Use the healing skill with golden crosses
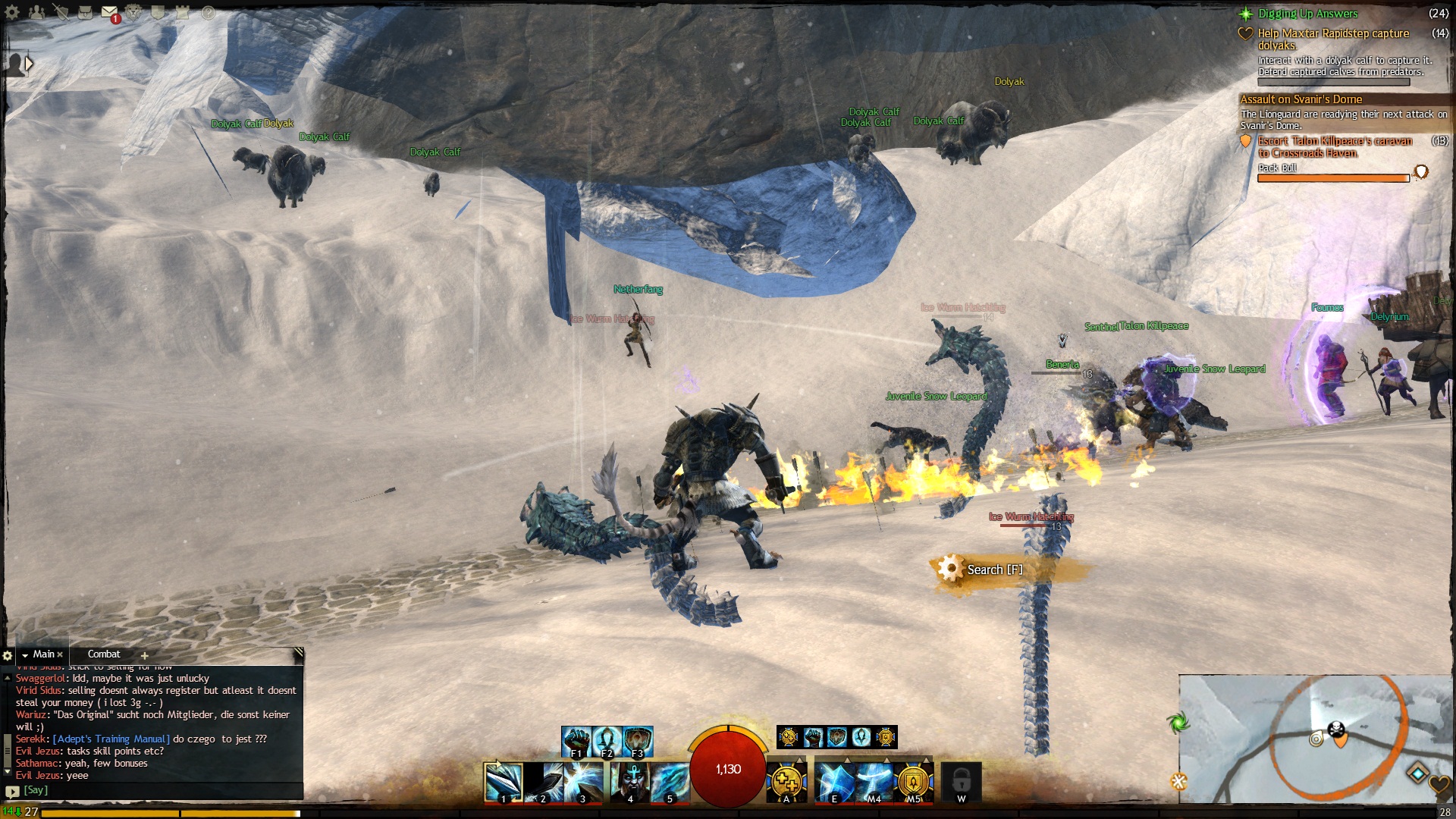This screenshot has height=819, width=1456. (x=786, y=782)
